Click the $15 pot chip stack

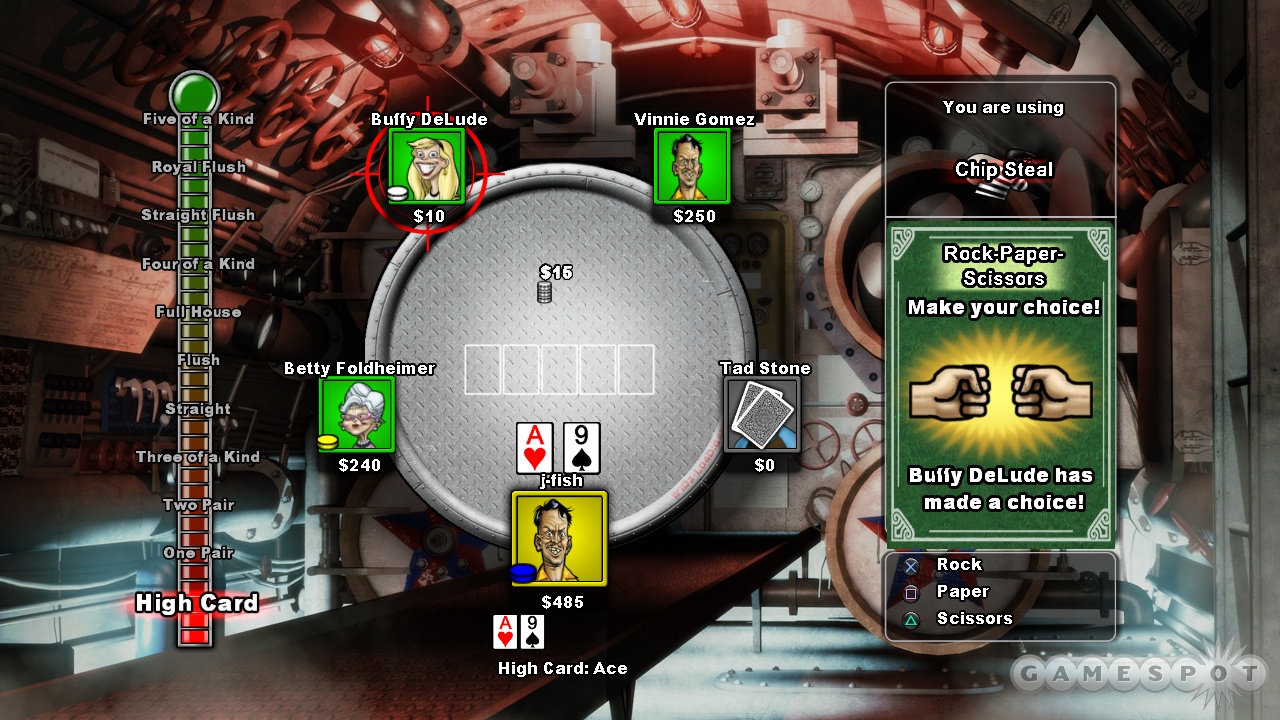545,291
